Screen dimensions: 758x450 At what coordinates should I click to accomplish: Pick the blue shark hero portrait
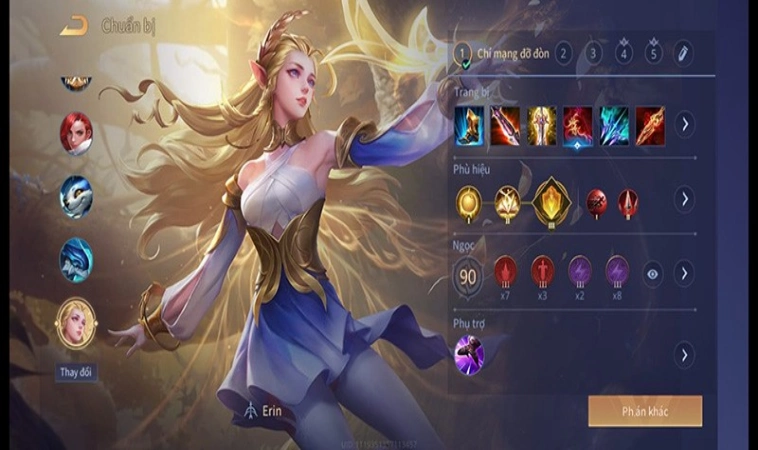(x=76, y=260)
